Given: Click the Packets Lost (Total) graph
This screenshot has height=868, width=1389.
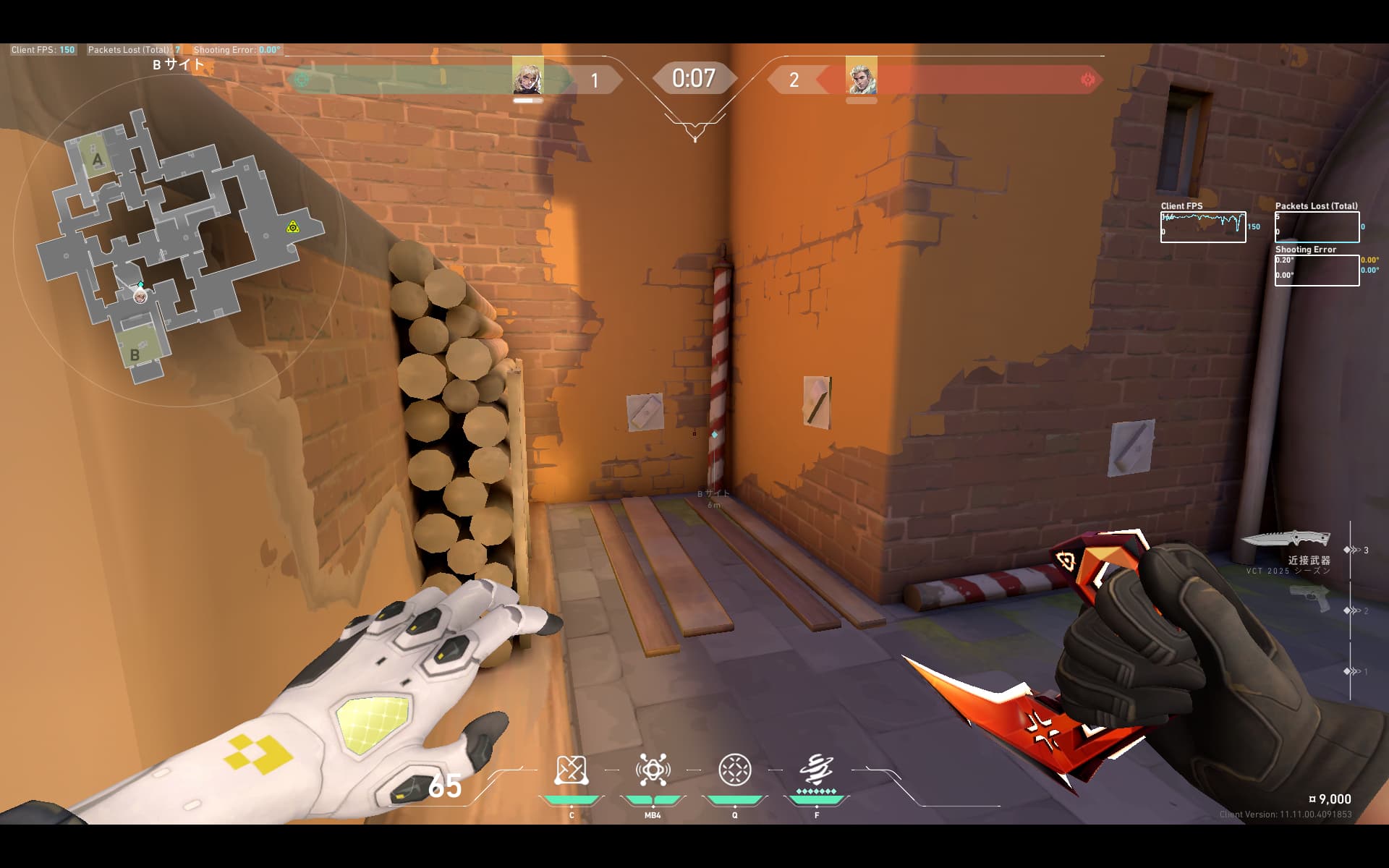Looking at the screenshot, I should click(1317, 227).
